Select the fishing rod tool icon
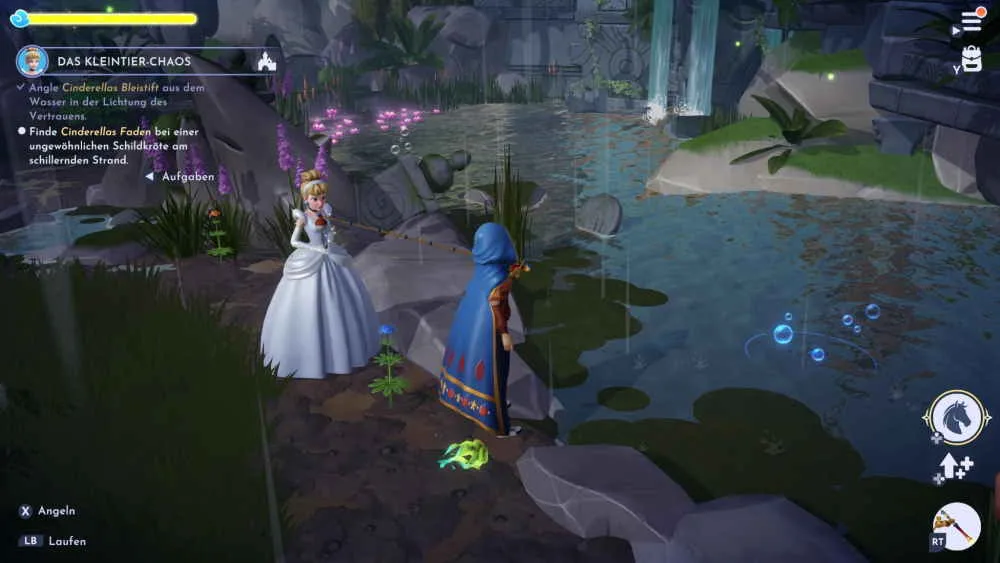Image resolution: width=1000 pixels, height=563 pixels. click(955, 526)
